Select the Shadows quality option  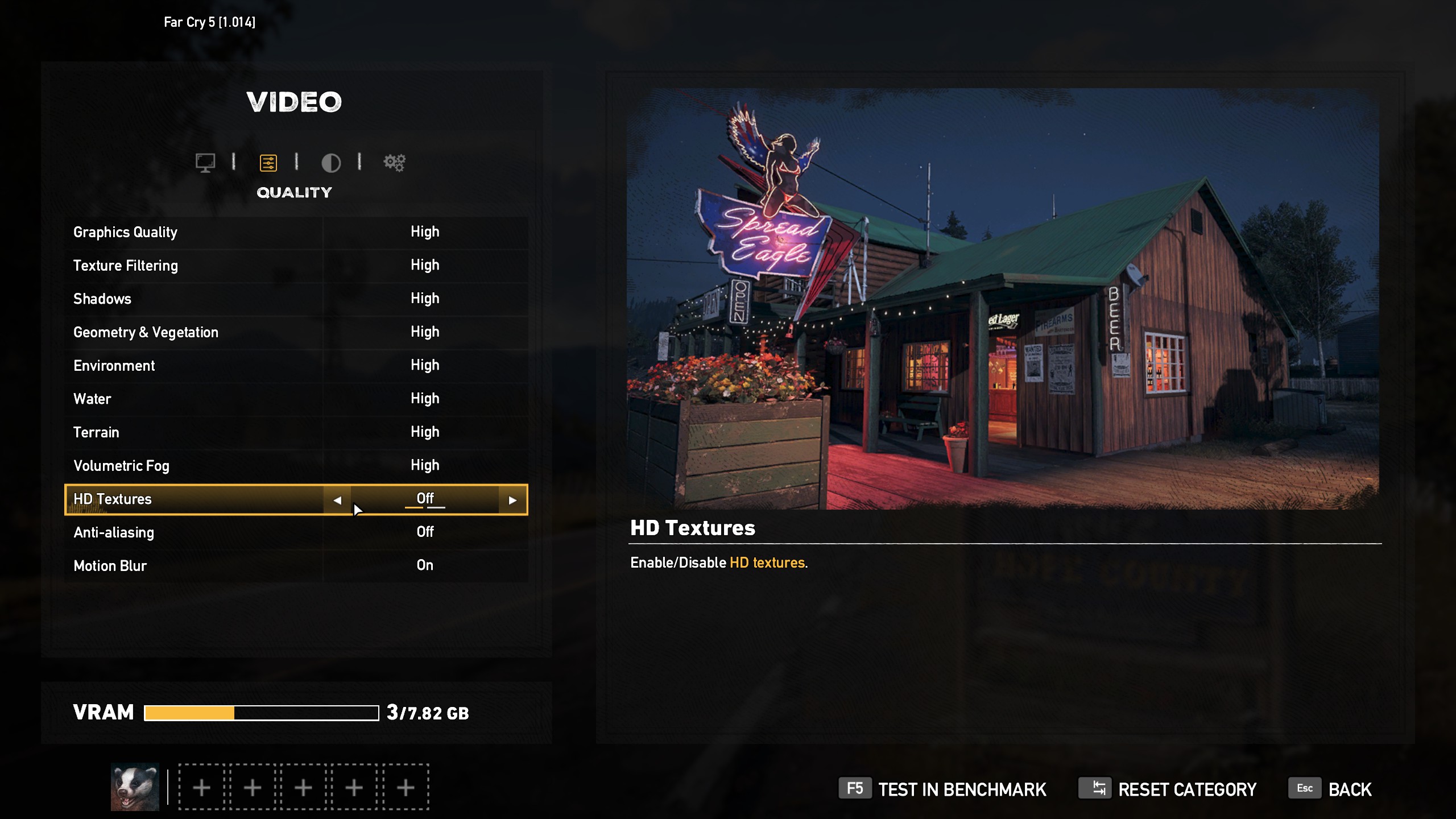point(296,299)
